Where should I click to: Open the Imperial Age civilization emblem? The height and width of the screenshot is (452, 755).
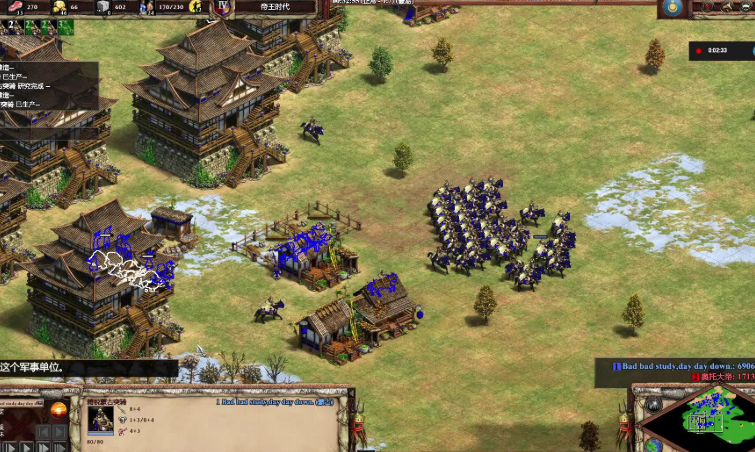pos(223,7)
